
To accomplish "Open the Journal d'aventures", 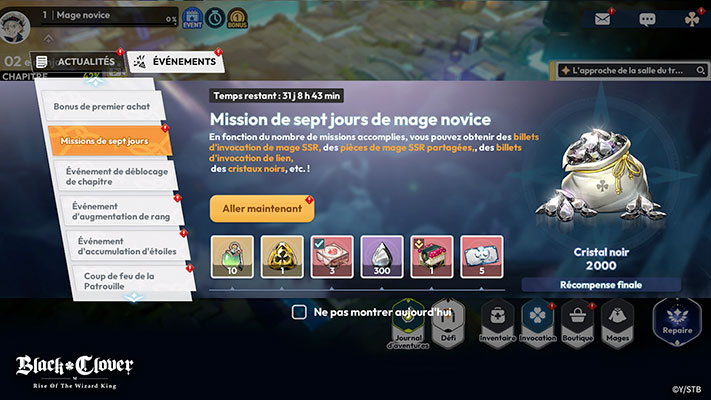I will pos(408,324).
